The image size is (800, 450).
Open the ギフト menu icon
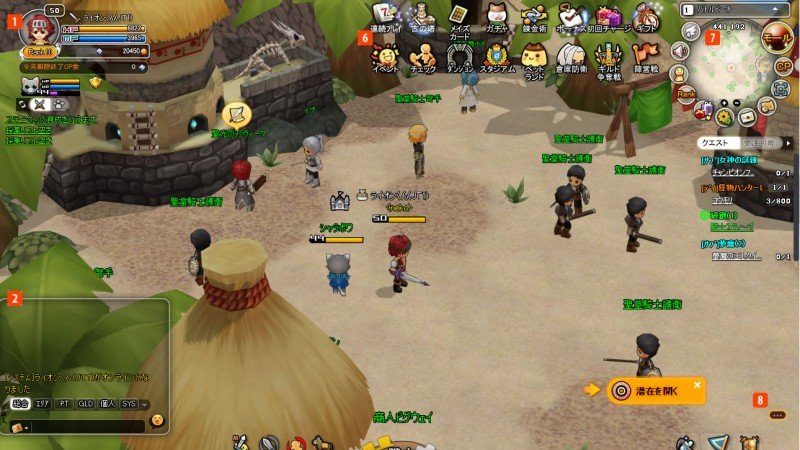click(x=645, y=17)
